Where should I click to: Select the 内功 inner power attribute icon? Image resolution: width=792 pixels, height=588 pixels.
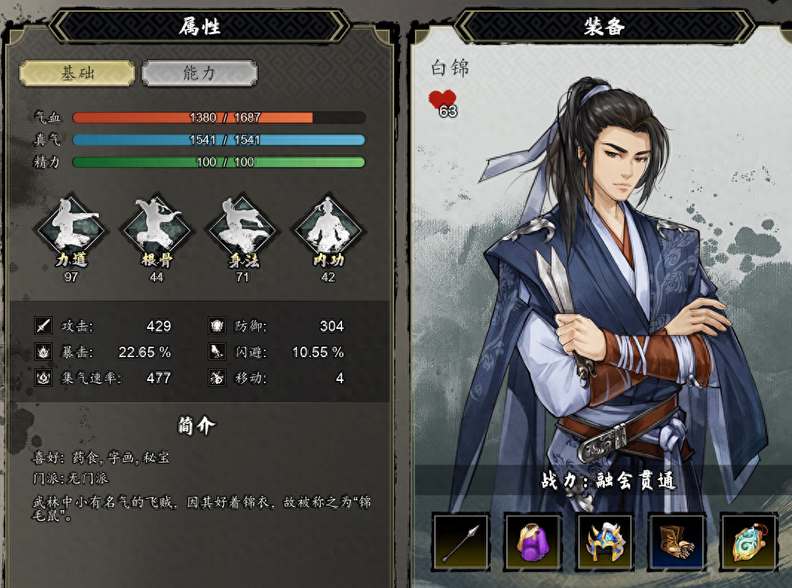click(x=327, y=228)
